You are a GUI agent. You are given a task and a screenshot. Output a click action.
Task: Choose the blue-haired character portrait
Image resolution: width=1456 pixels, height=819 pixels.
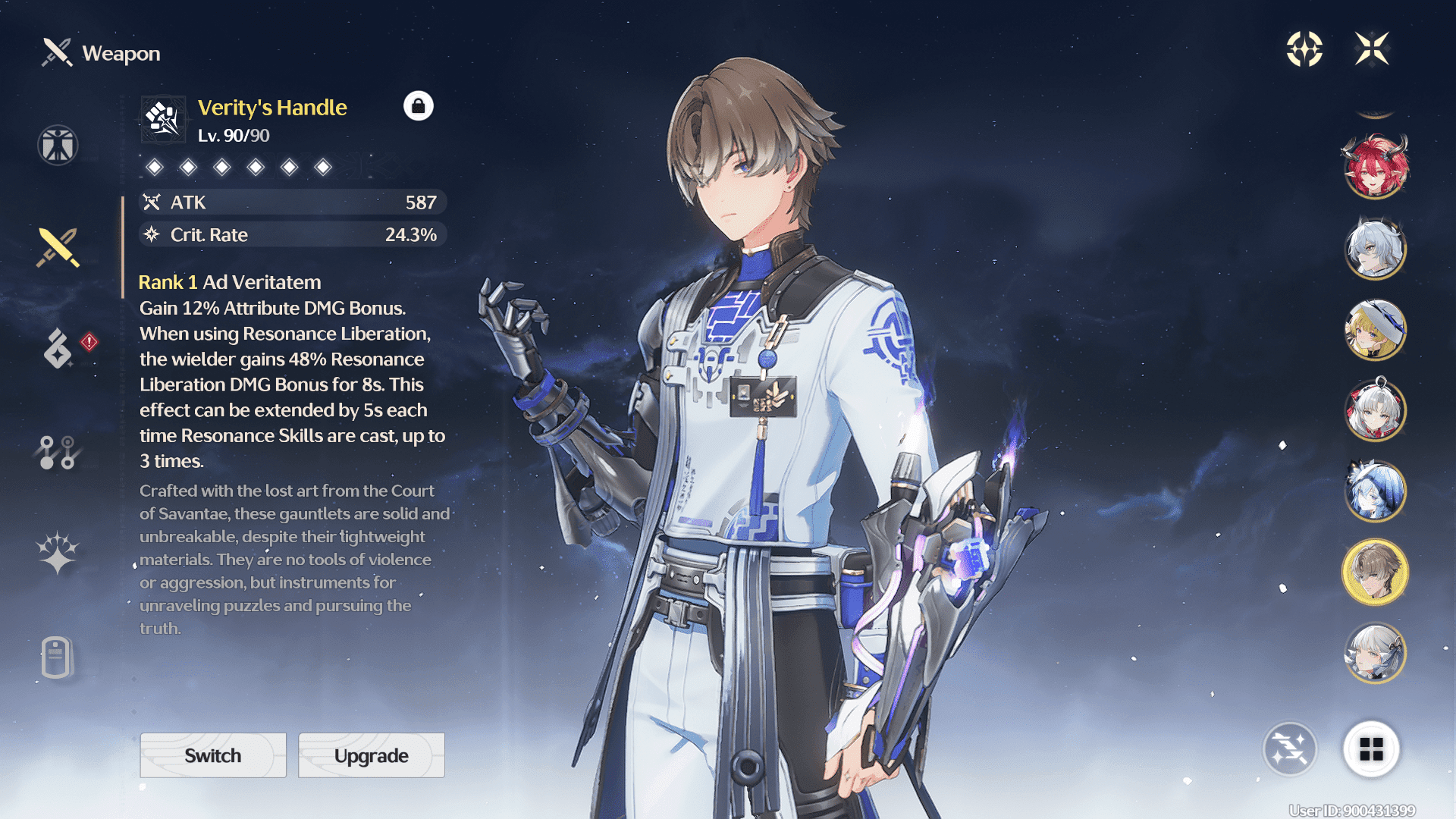tap(1375, 491)
